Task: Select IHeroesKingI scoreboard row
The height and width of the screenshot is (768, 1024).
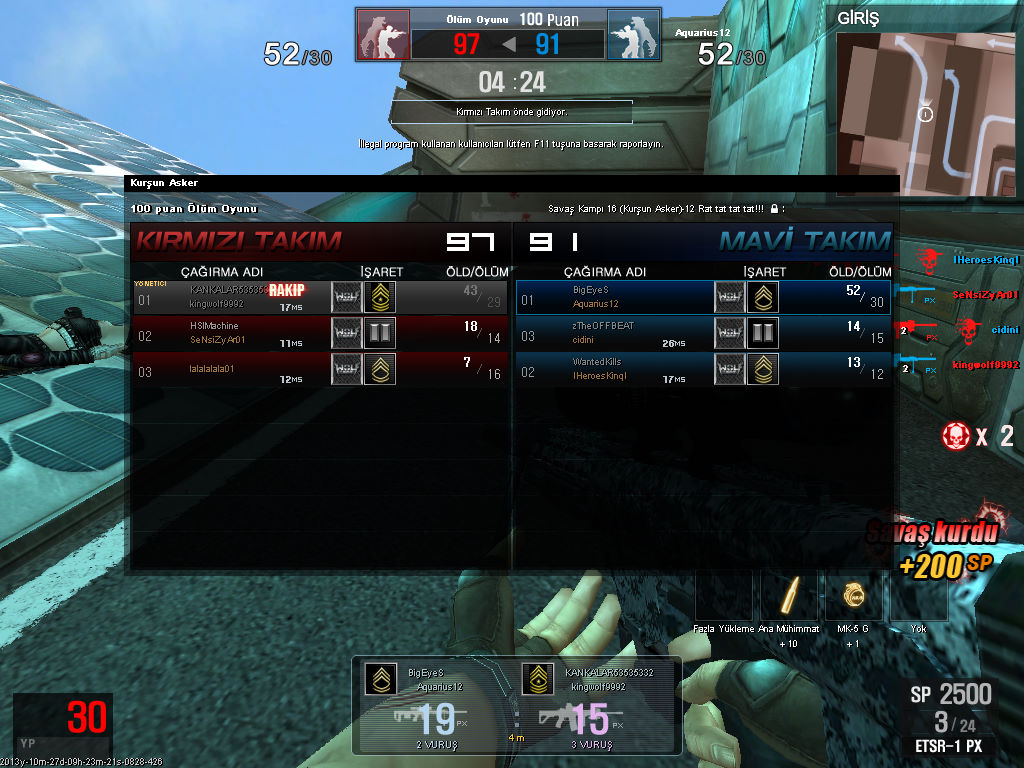Action: tap(703, 368)
